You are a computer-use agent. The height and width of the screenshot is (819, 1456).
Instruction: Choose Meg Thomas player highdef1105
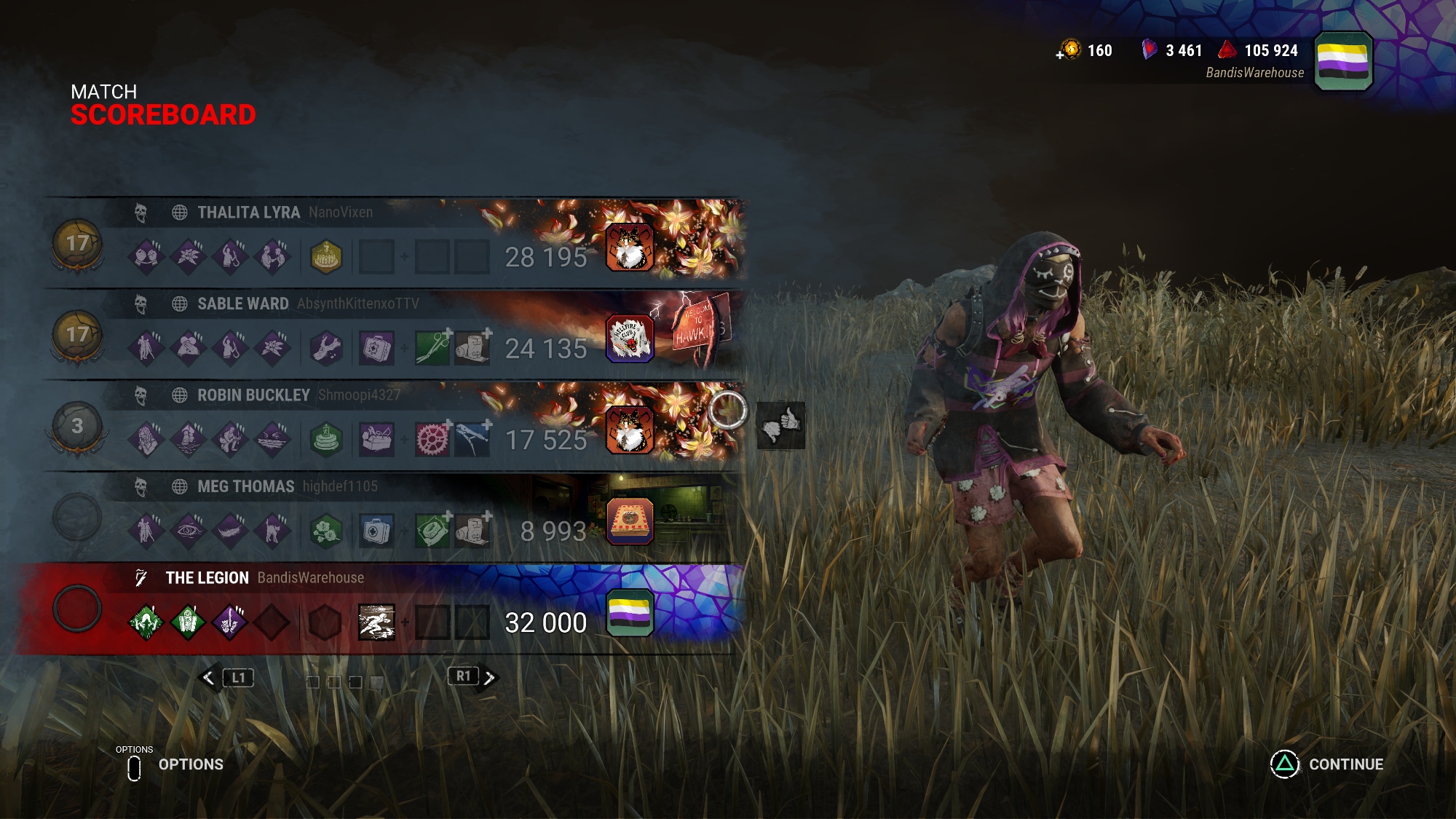(x=340, y=486)
